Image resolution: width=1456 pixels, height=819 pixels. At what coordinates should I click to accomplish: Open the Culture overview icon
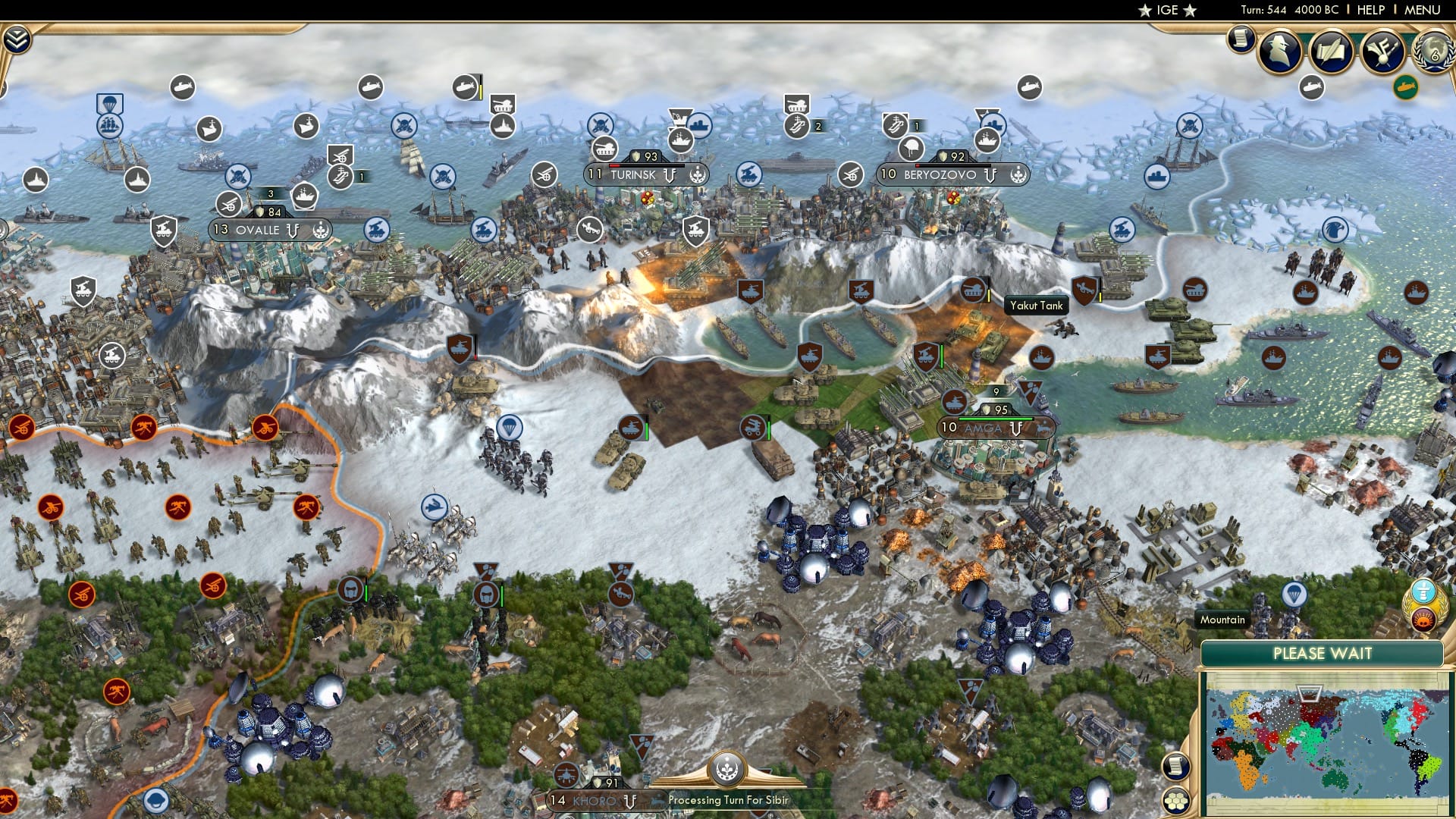1382,50
